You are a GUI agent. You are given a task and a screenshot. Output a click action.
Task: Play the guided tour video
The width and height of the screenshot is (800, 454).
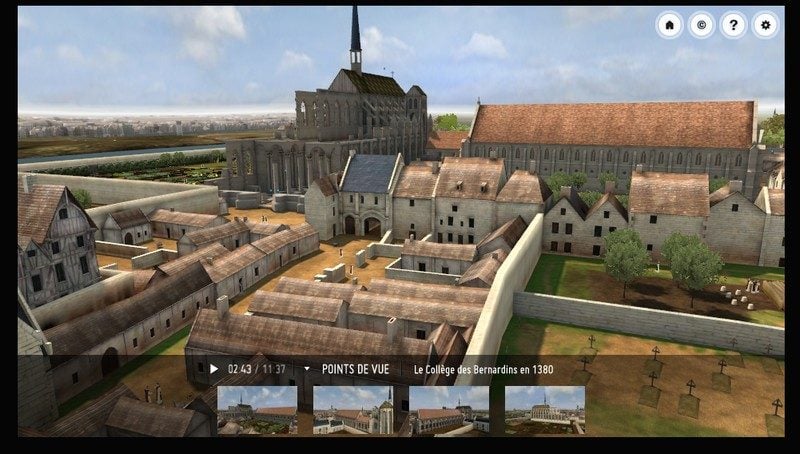[x=214, y=369]
